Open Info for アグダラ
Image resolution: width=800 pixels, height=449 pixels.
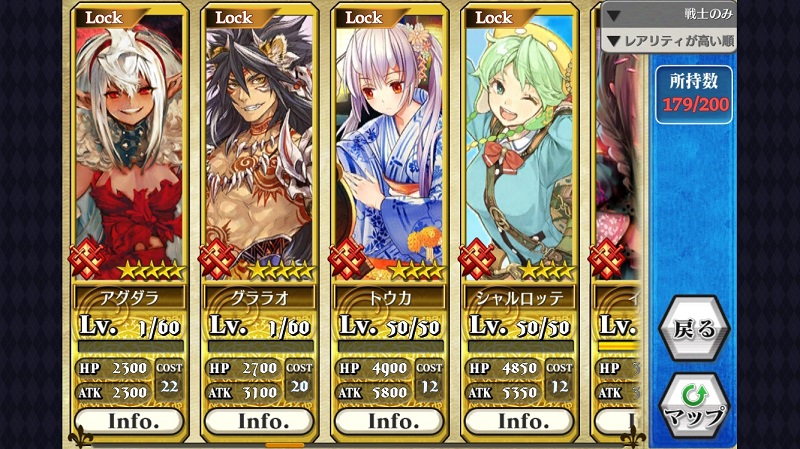pyautogui.click(x=131, y=421)
